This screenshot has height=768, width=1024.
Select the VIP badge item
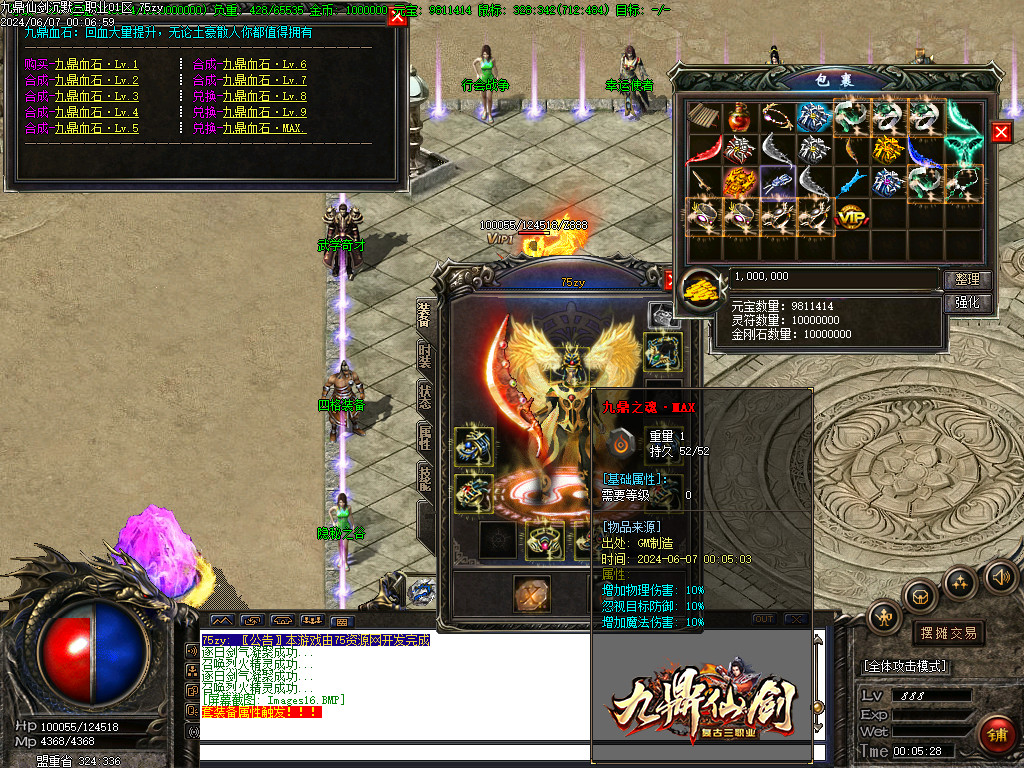851,215
